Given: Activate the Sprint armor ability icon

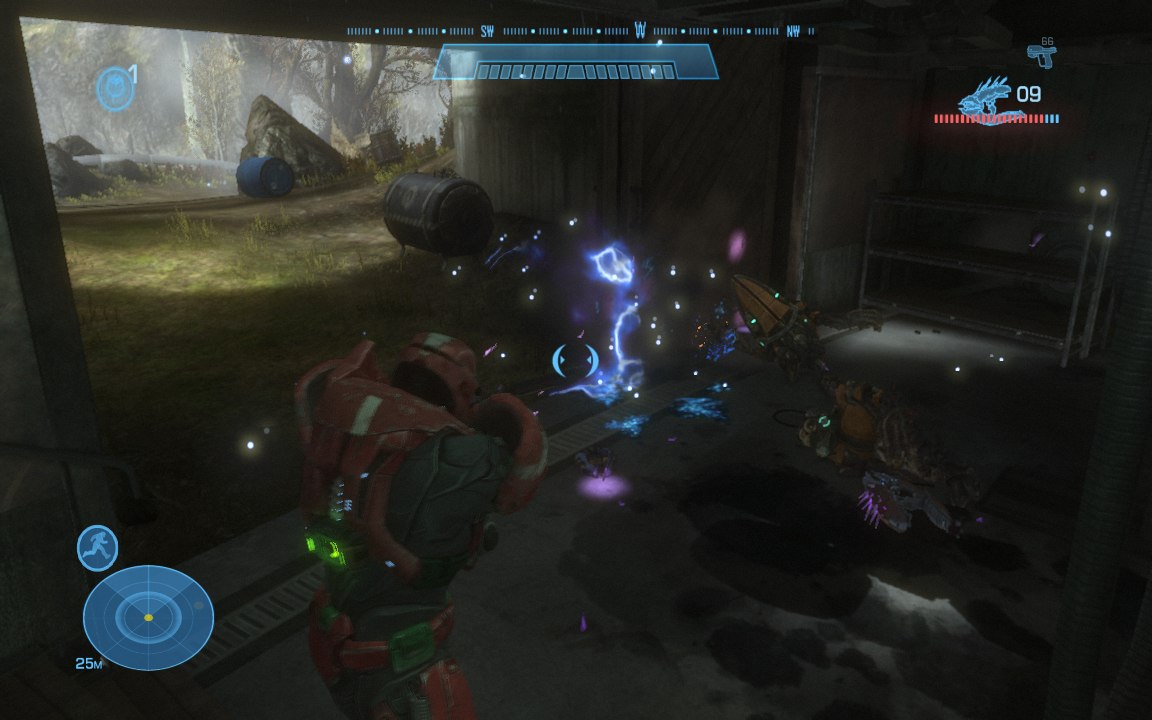Looking at the screenshot, I should click(x=98, y=548).
